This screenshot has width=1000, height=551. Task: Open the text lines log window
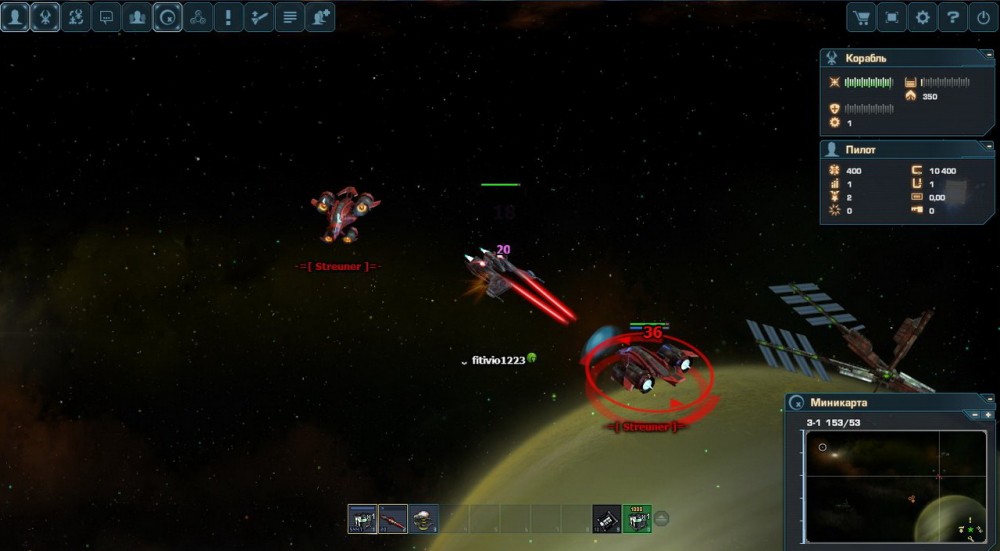click(290, 17)
